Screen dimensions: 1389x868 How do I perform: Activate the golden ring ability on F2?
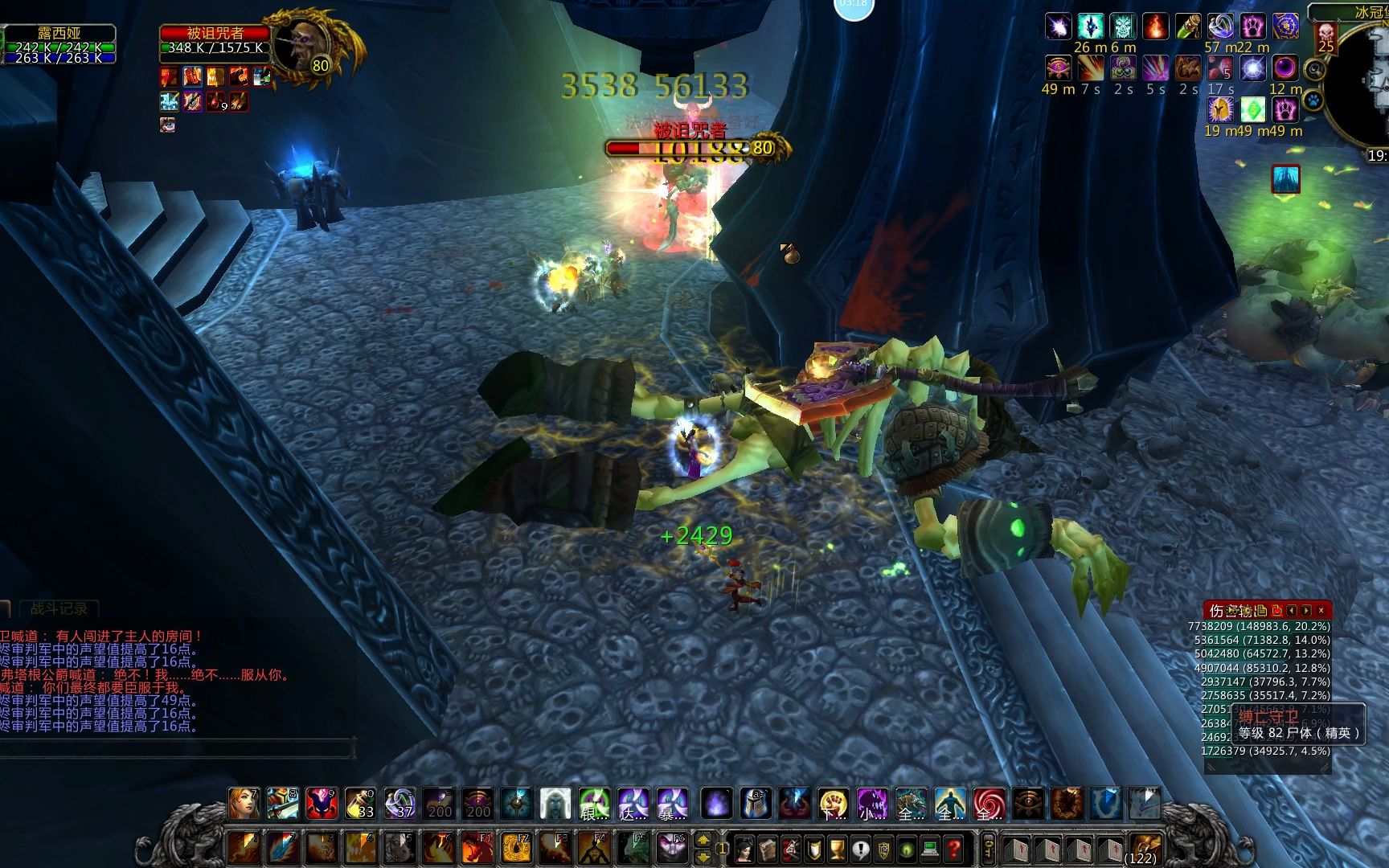tap(515, 849)
